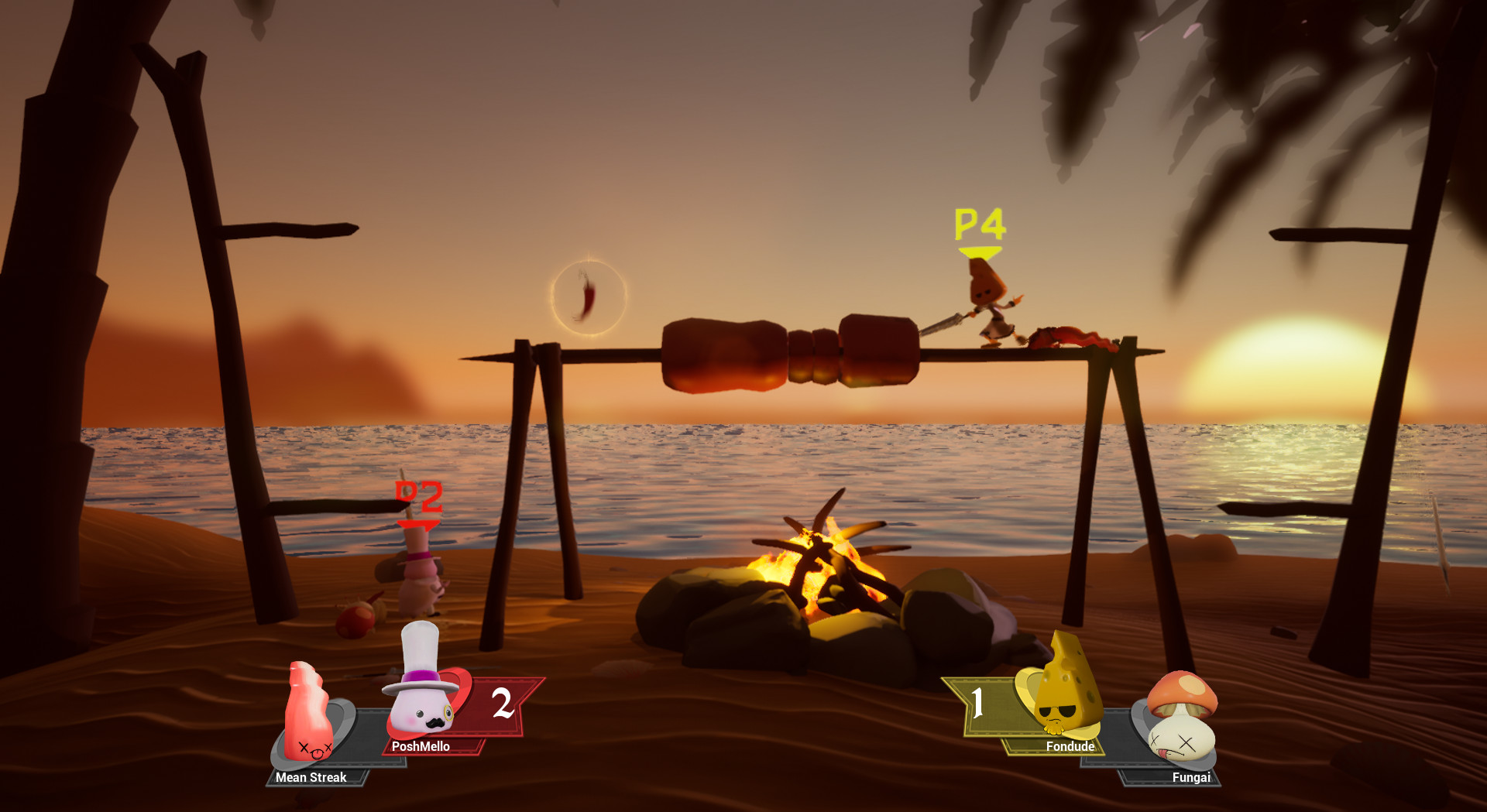Click the glowing chili pepper pickup

click(587, 298)
